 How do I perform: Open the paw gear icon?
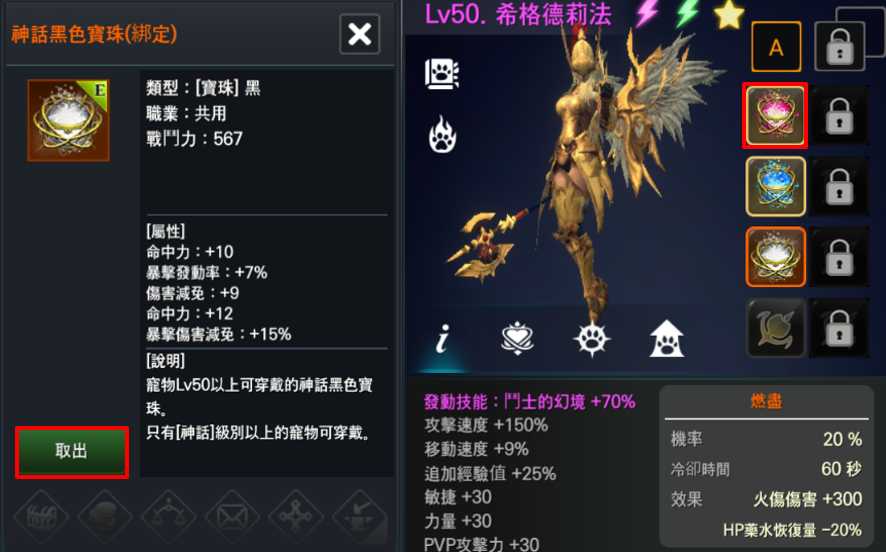[x=592, y=339]
